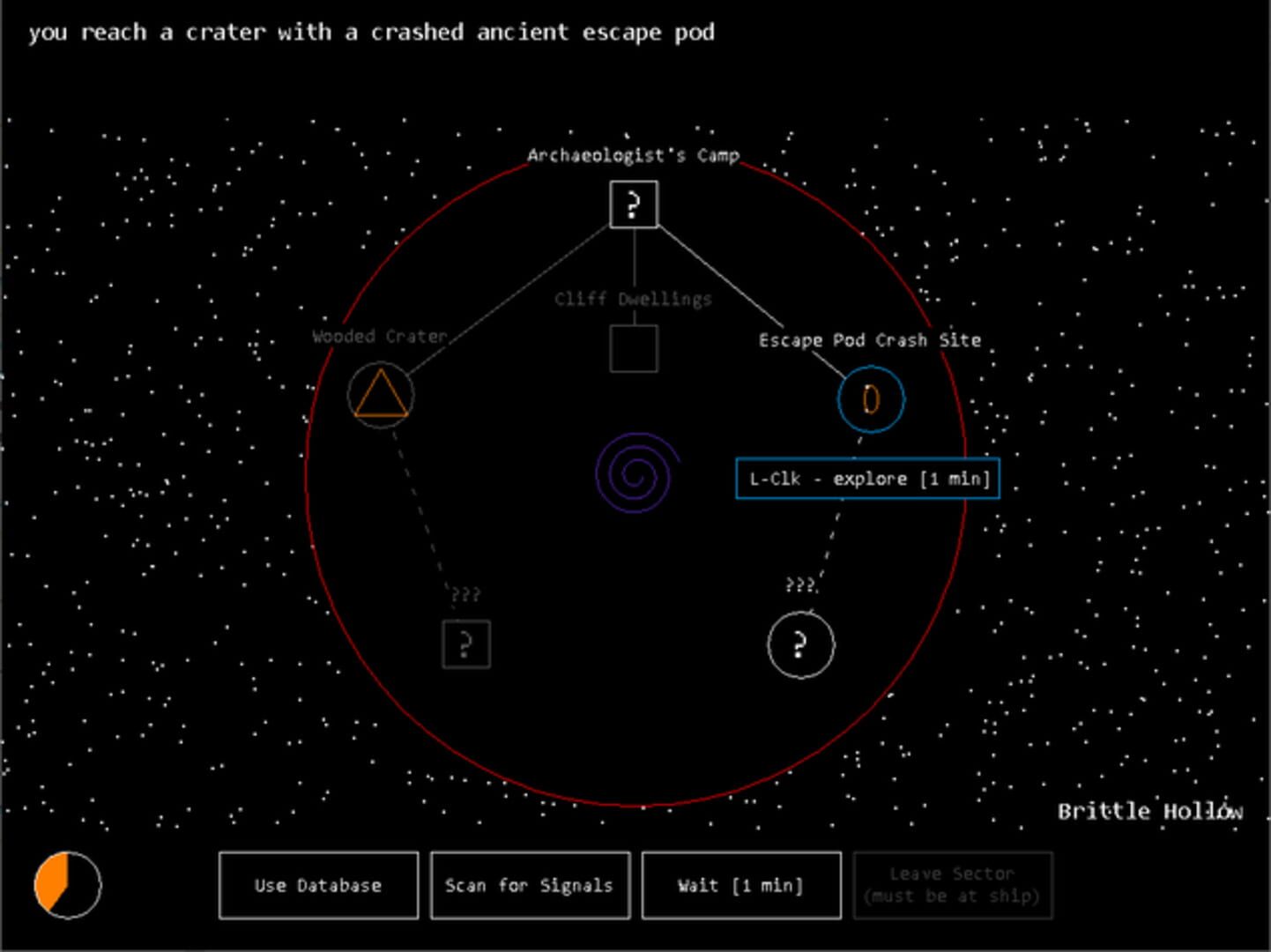Open the Cliff Dwellings unexplored marker
The height and width of the screenshot is (952, 1271).
[x=633, y=349]
